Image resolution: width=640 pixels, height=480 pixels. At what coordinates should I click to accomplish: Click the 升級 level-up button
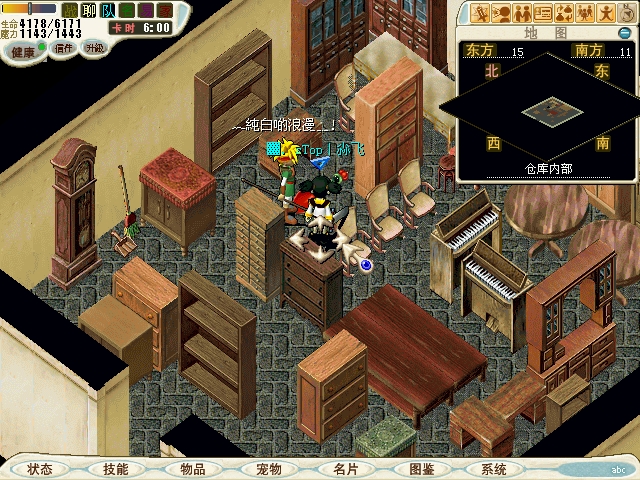click(x=94, y=47)
